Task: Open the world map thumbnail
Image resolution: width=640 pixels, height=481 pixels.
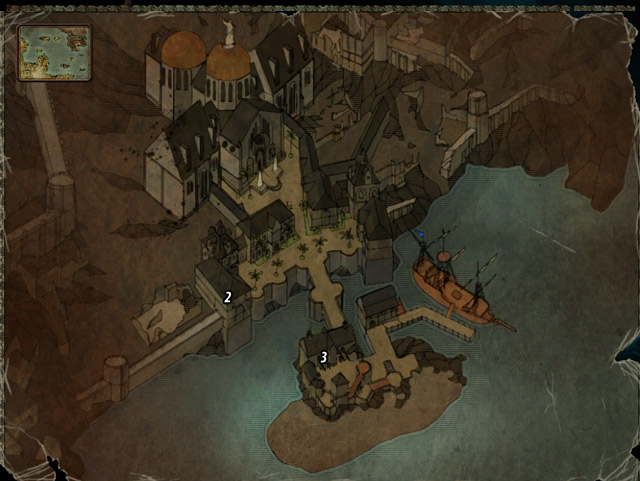Action: (54, 52)
